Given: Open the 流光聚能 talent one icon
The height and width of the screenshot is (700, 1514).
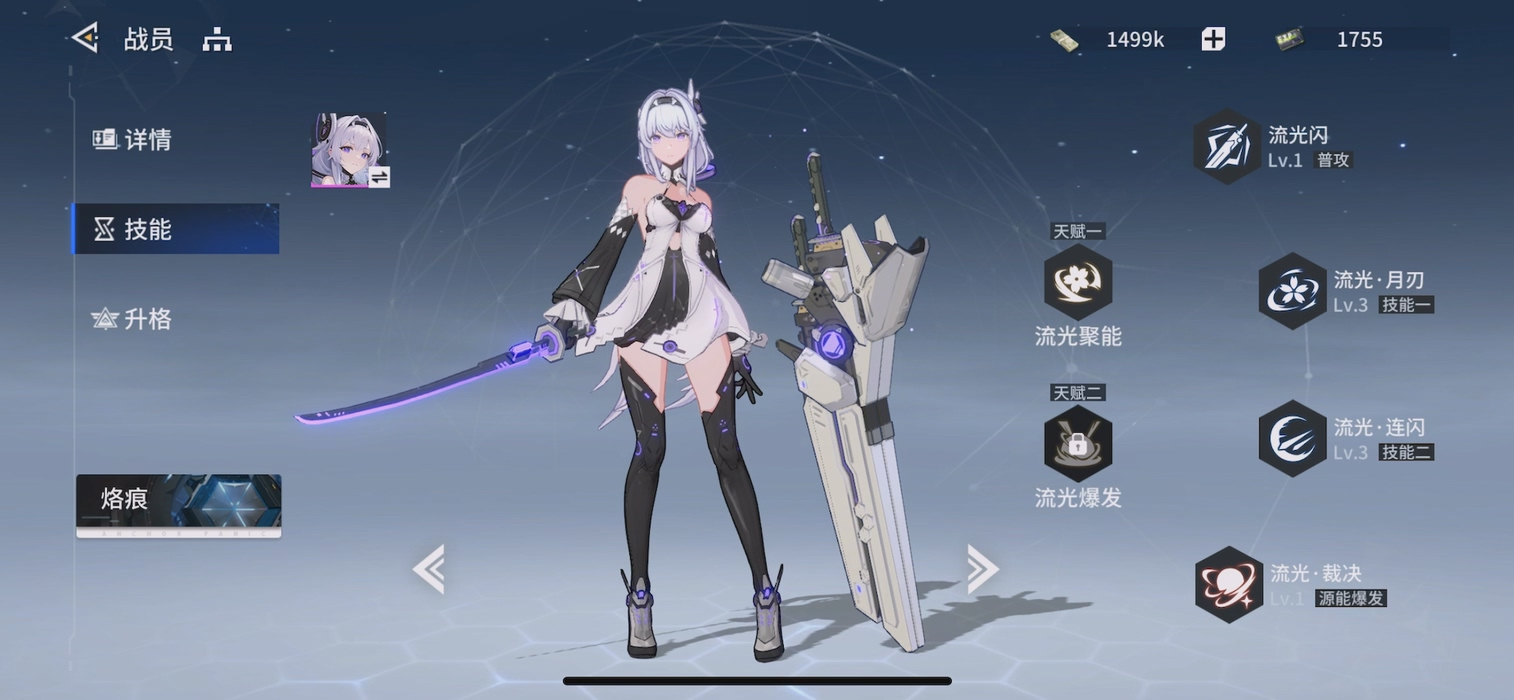Looking at the screenshot, I should 1078,283.
